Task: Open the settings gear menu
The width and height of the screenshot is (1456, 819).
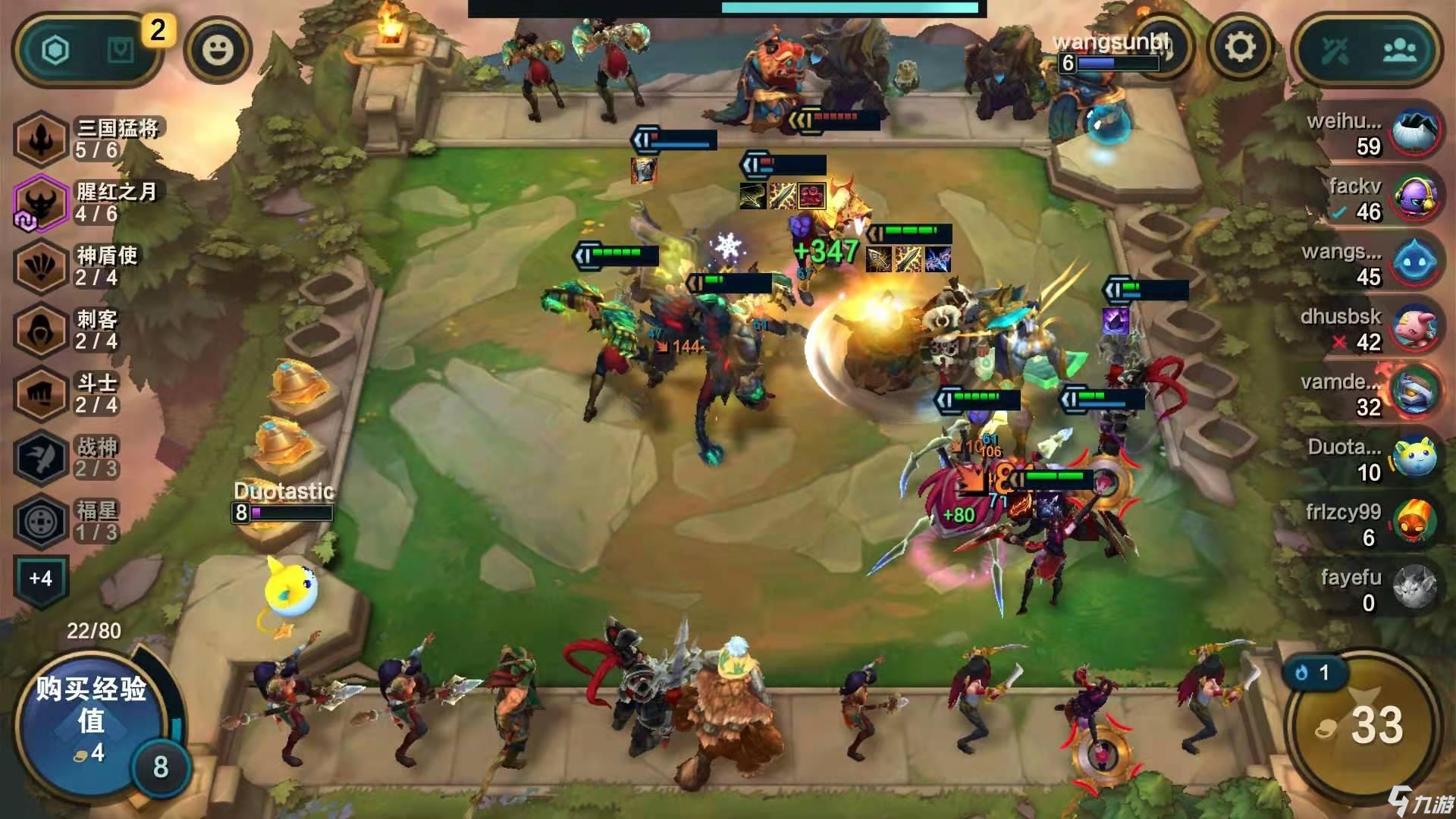Action: click(x=1241, y=48)
